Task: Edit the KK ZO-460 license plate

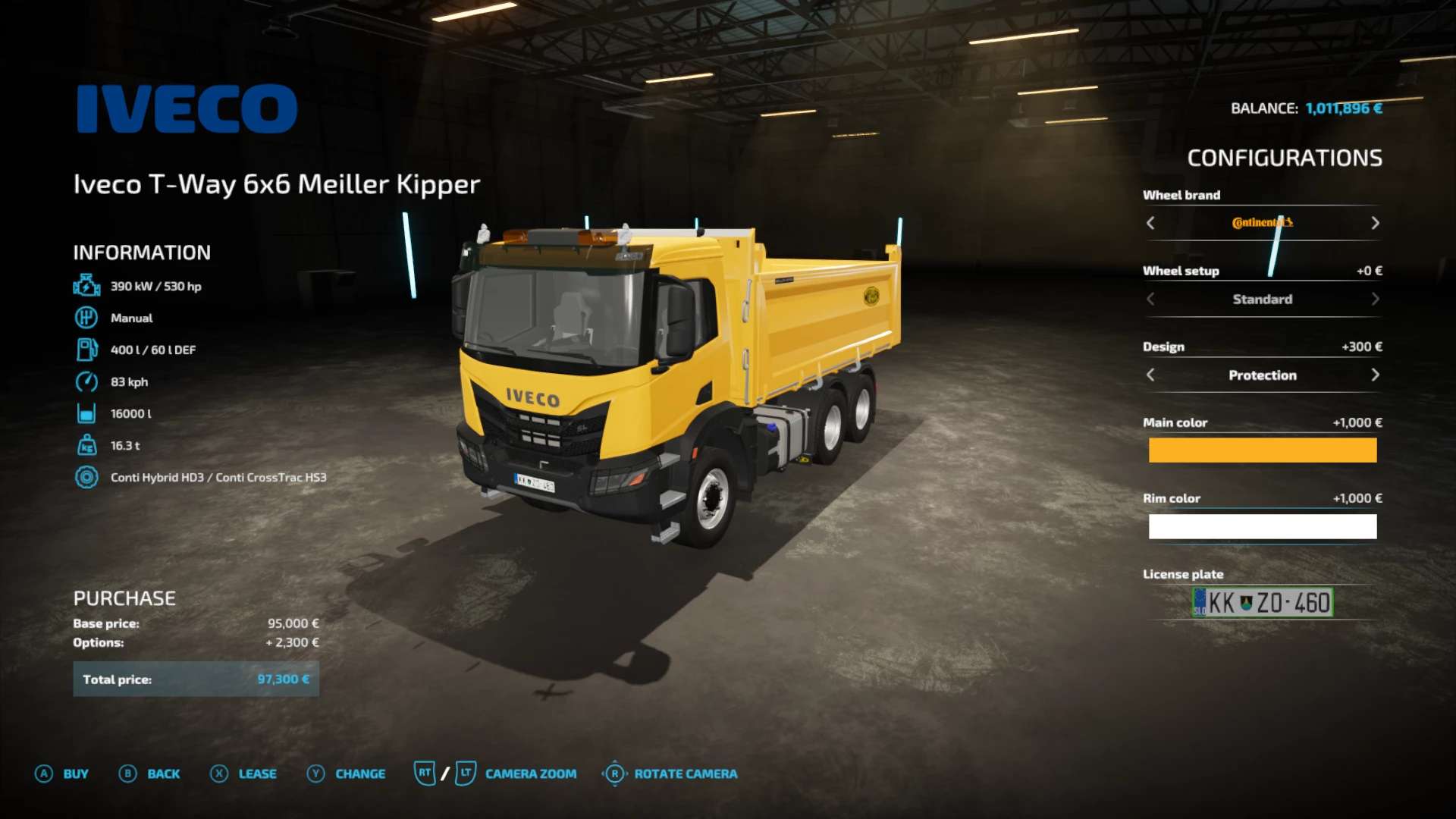Action: (x=1262, y=603)
